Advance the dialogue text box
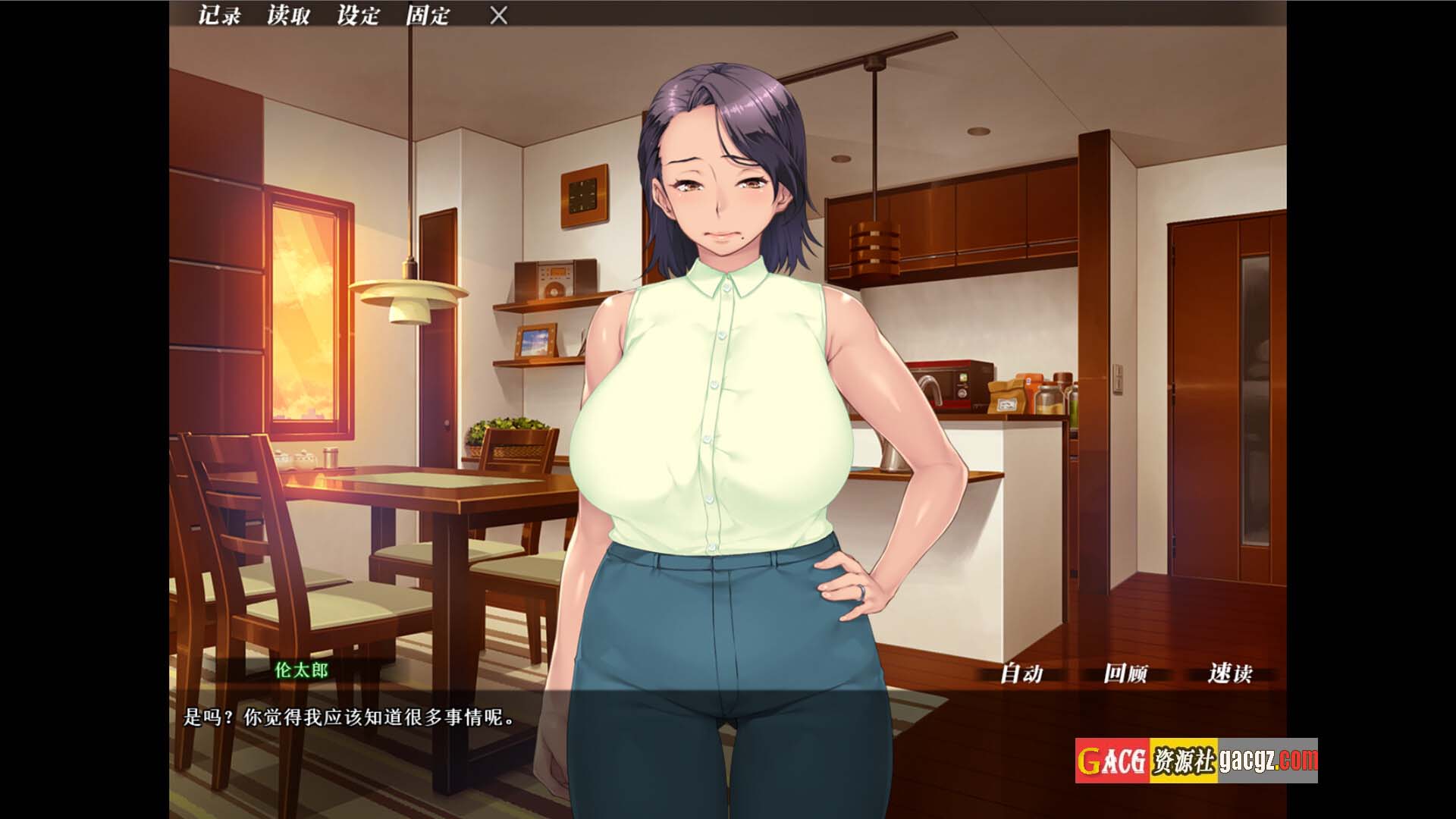Image resolution: width=1456 pixels, height=819 pixels. tap(728, 751)
